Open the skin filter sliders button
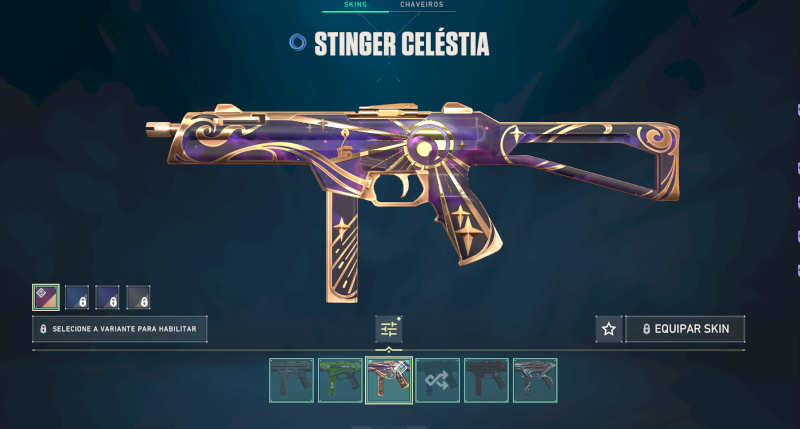Screen dimensions: 800x429 point(389,329)
